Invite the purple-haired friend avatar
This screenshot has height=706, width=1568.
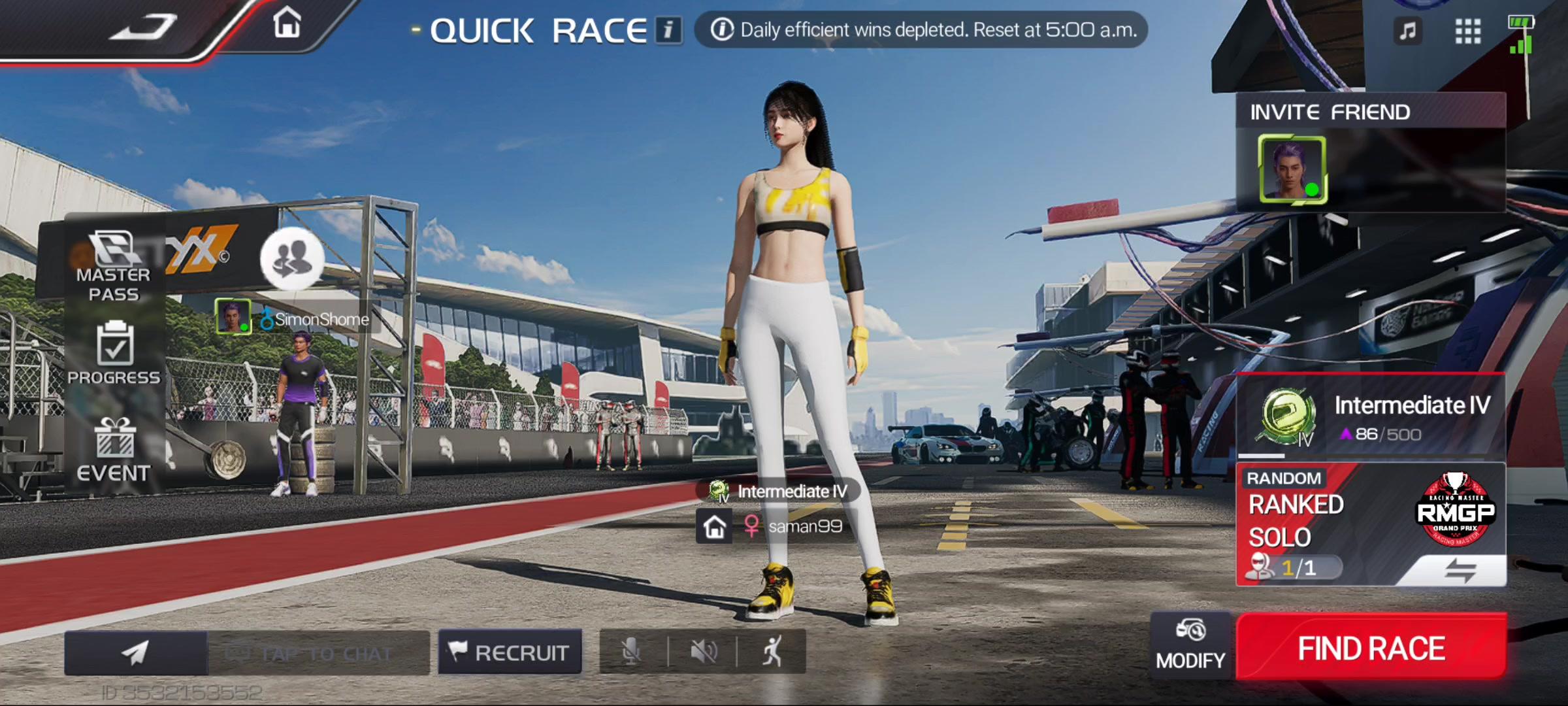tap(1292, 169)
